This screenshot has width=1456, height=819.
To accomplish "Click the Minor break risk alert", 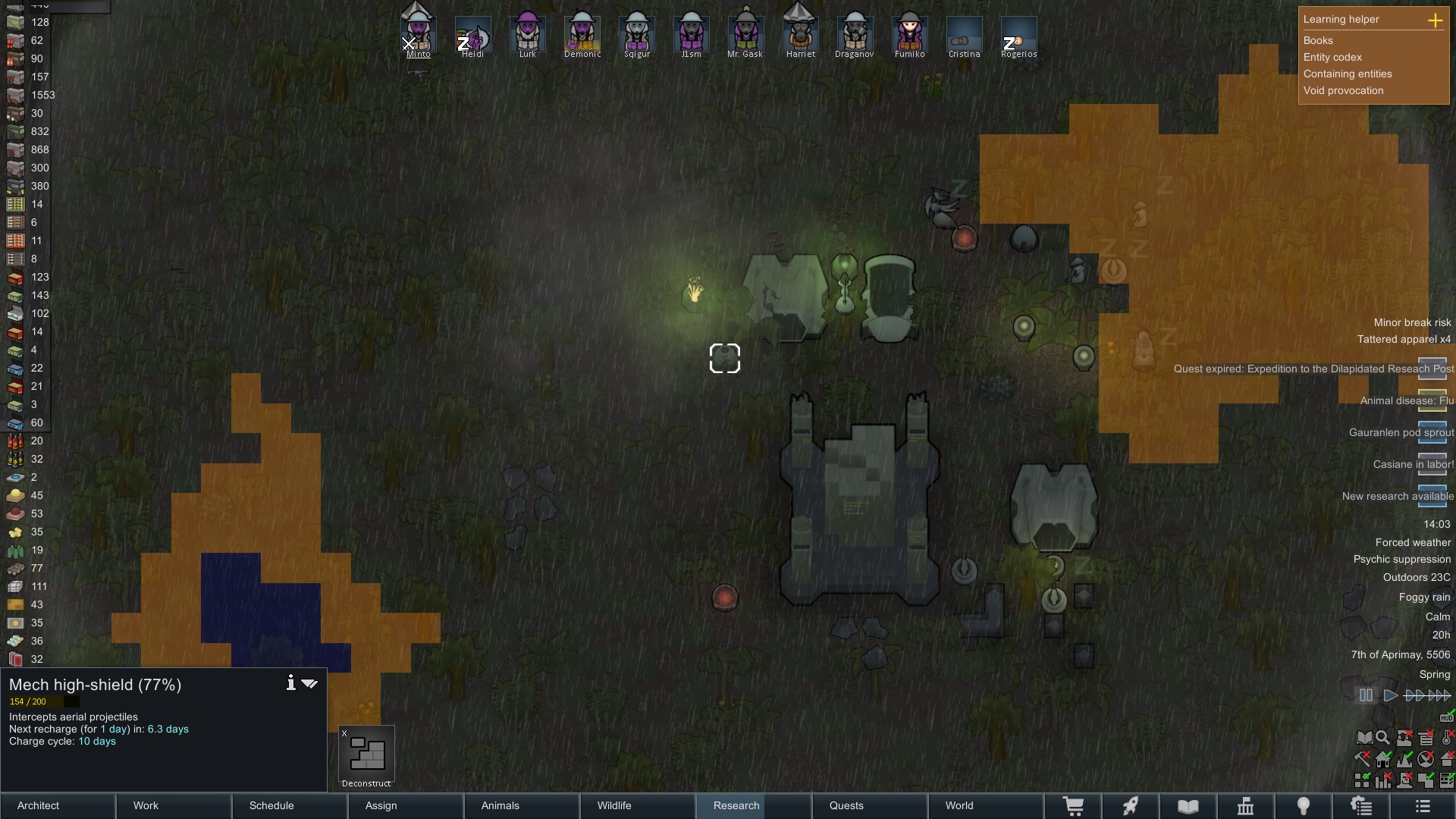I will point(1412,322).
